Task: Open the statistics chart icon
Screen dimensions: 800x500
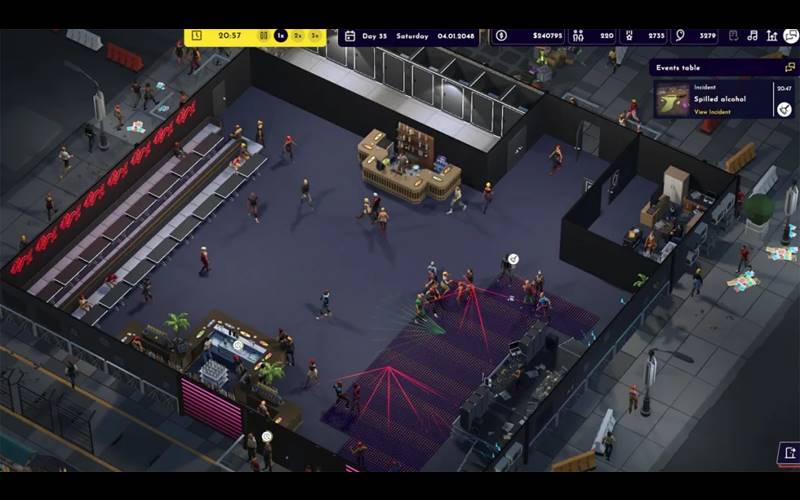Action: click(x=771, y=36)
